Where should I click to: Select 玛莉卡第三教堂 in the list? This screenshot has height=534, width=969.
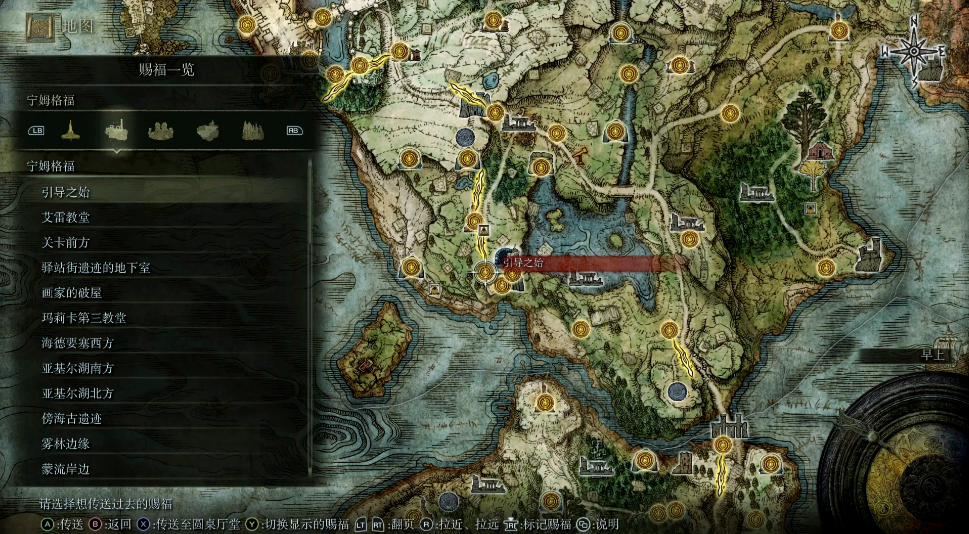(x=160, y=318)
